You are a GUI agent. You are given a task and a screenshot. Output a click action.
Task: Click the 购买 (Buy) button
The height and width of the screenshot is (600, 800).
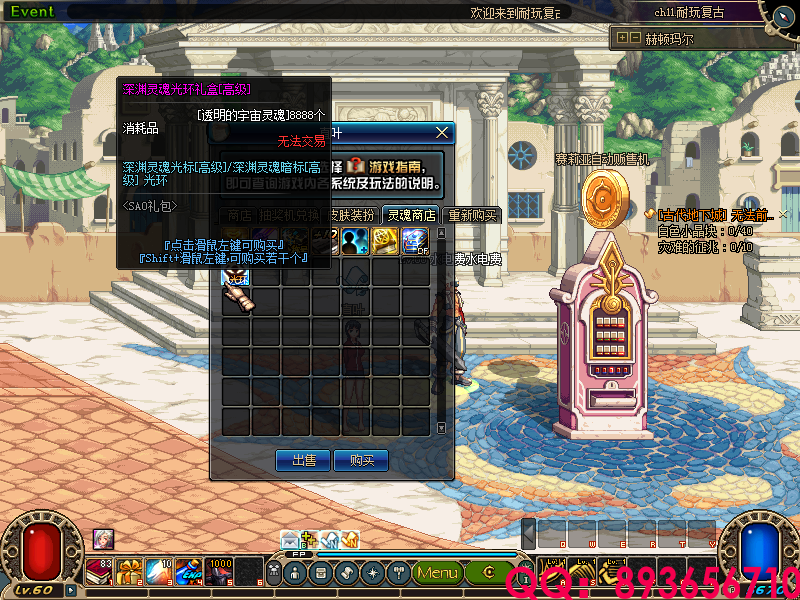[361, 460]
